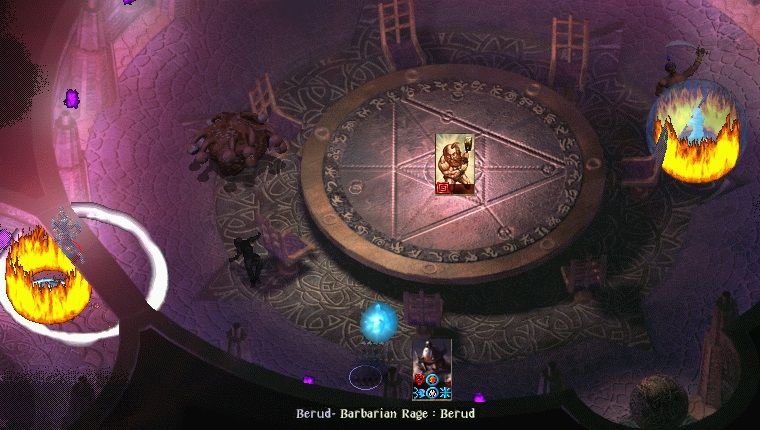Select the helmeted warrior portrait with status icons
Image resolution: width=760 pixels, height=430 pixels.
click(432, 363)
